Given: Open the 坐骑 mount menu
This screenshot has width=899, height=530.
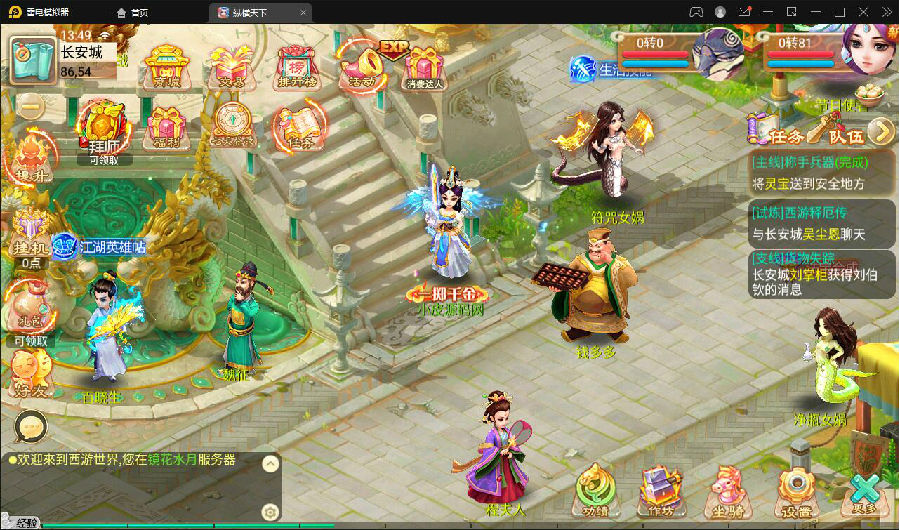Looking at the screenshot, I should tap(727, 491).
